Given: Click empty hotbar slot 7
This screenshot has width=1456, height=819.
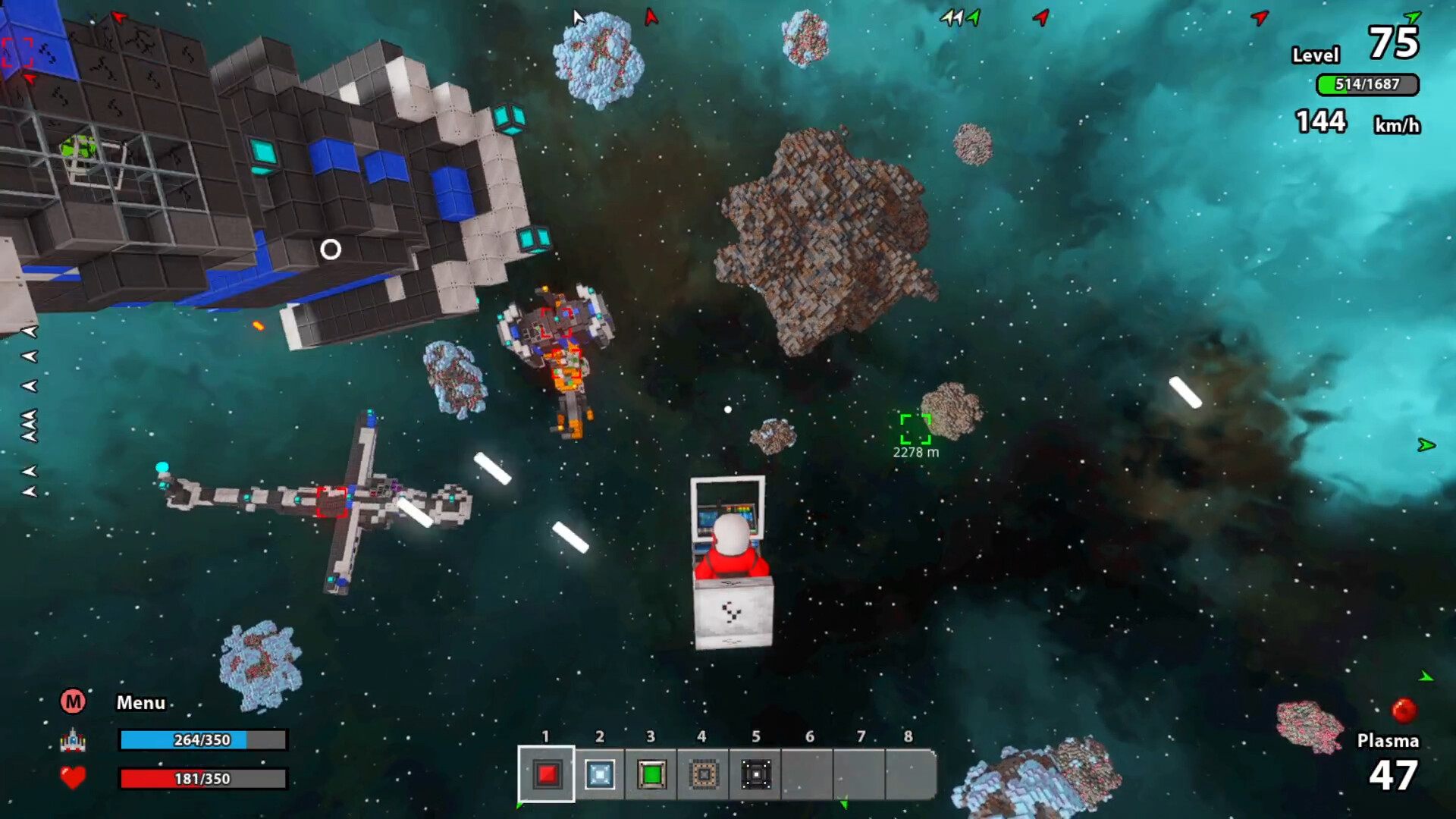Looking at the screenshot, I should point(861,774).
